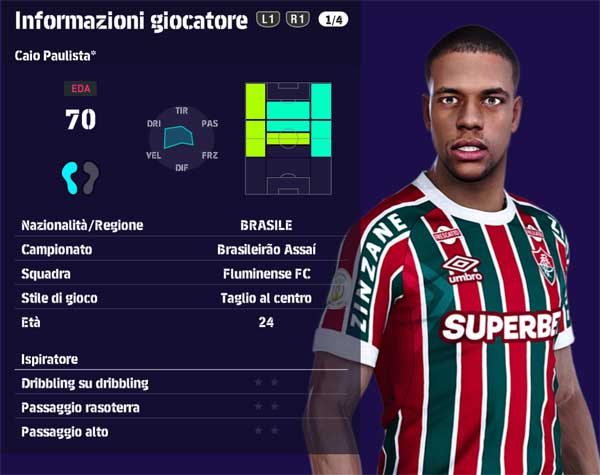Open the pitch position map
600x475 pixels.
[288, 140]
